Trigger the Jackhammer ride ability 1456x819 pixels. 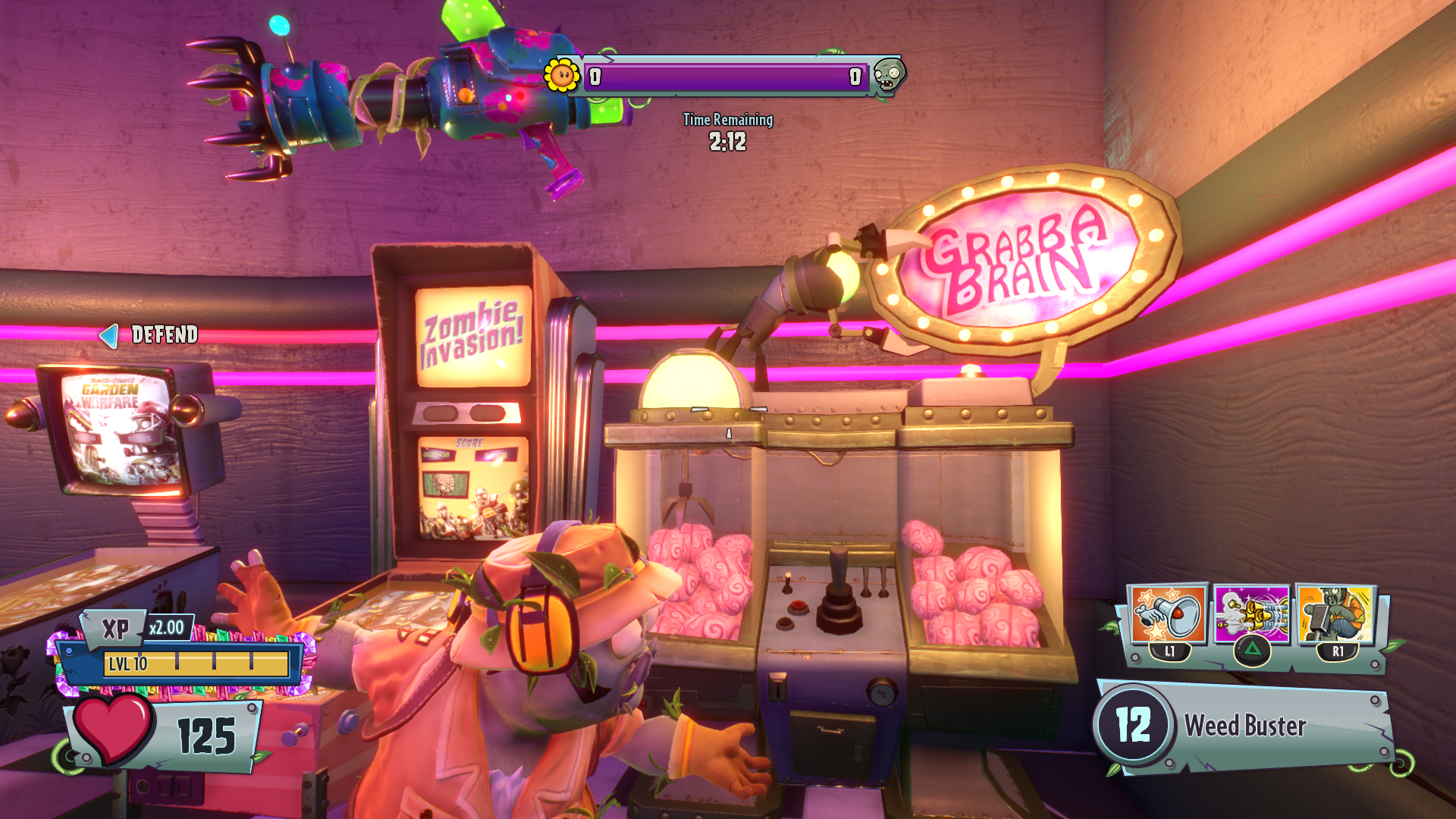pos(1336,614)
